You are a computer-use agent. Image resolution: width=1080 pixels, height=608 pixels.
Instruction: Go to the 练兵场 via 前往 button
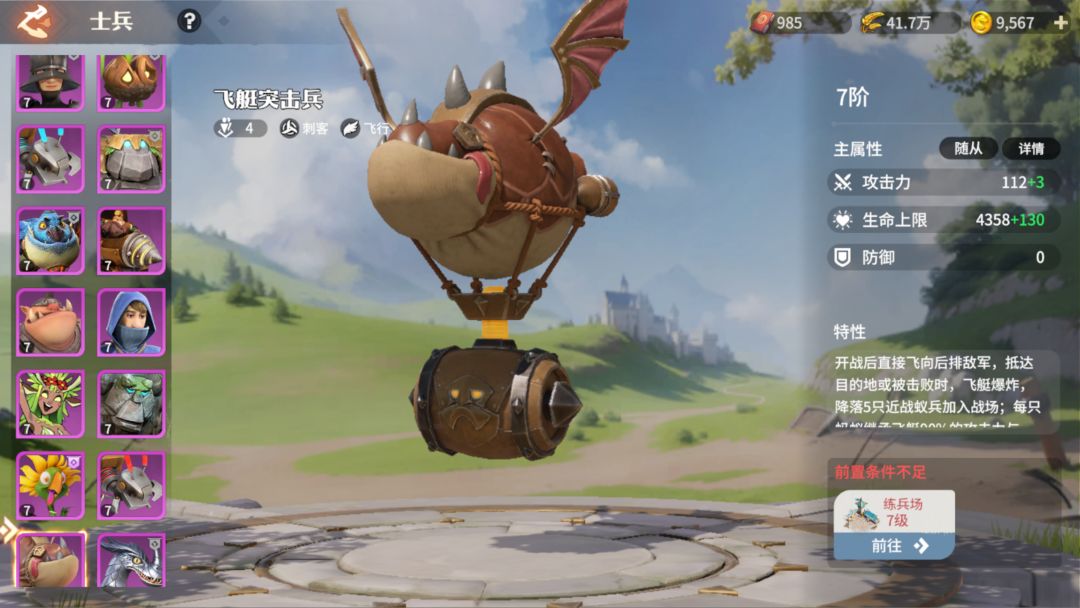point(894,545)
